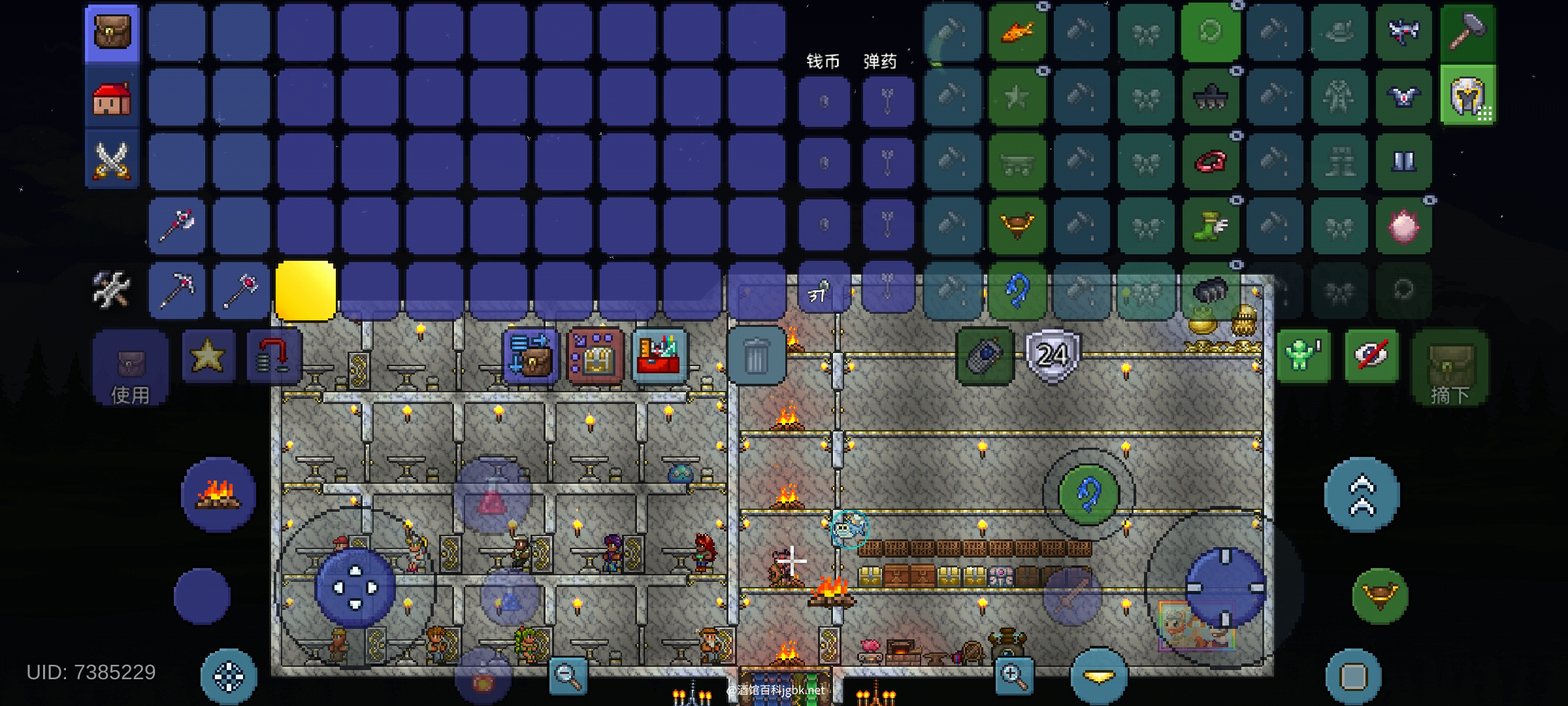Tap the double-arrow jump button
This screenshot has width=1568, height=706.
click(x=1362, y=495)
